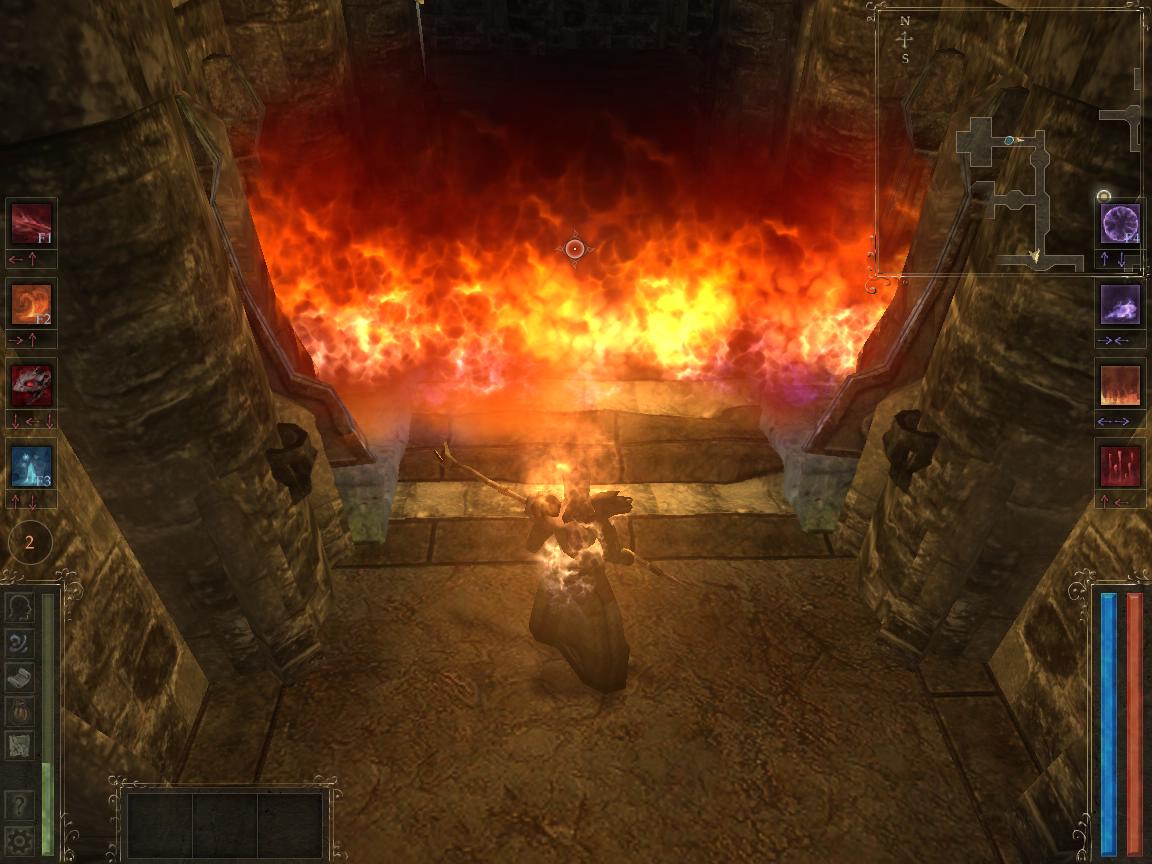Open the blue swirl magic menu
The image size is (1152, 864).
coord(20,643)
